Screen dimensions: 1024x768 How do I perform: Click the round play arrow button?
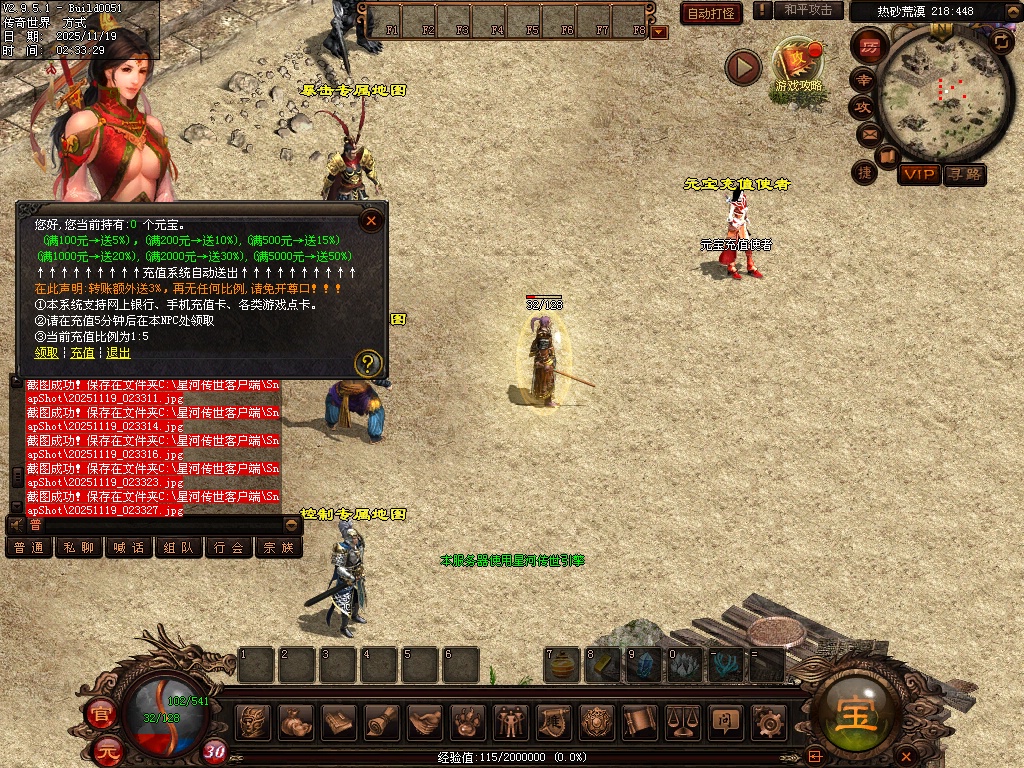pyautogui.click(x=743, y=67)
